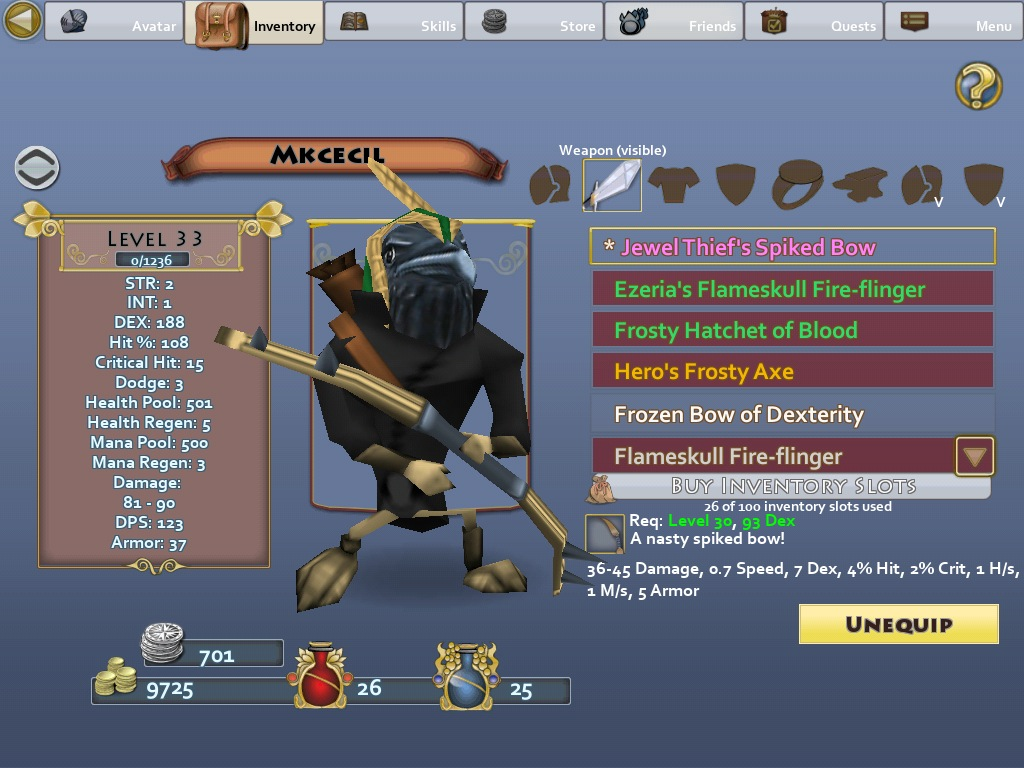Select the ring equipment category

point(797,185)
